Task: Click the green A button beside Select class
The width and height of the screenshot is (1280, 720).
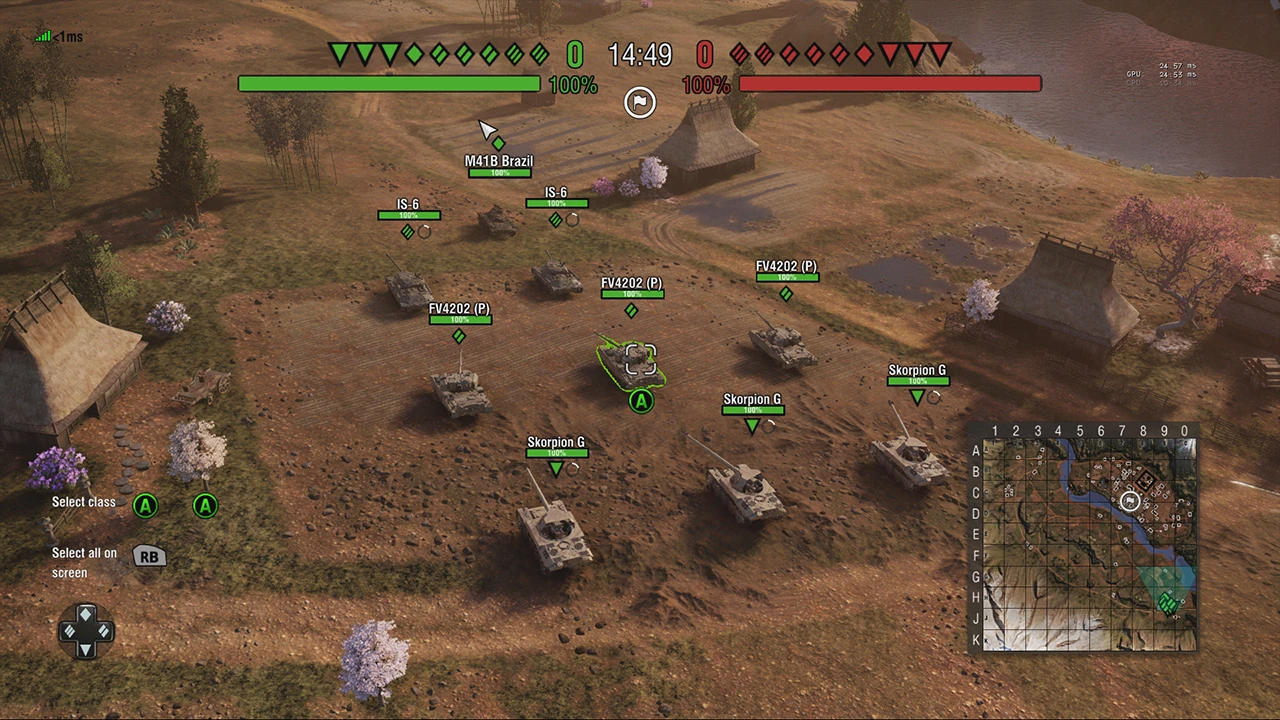Action: tap(145, 506)
